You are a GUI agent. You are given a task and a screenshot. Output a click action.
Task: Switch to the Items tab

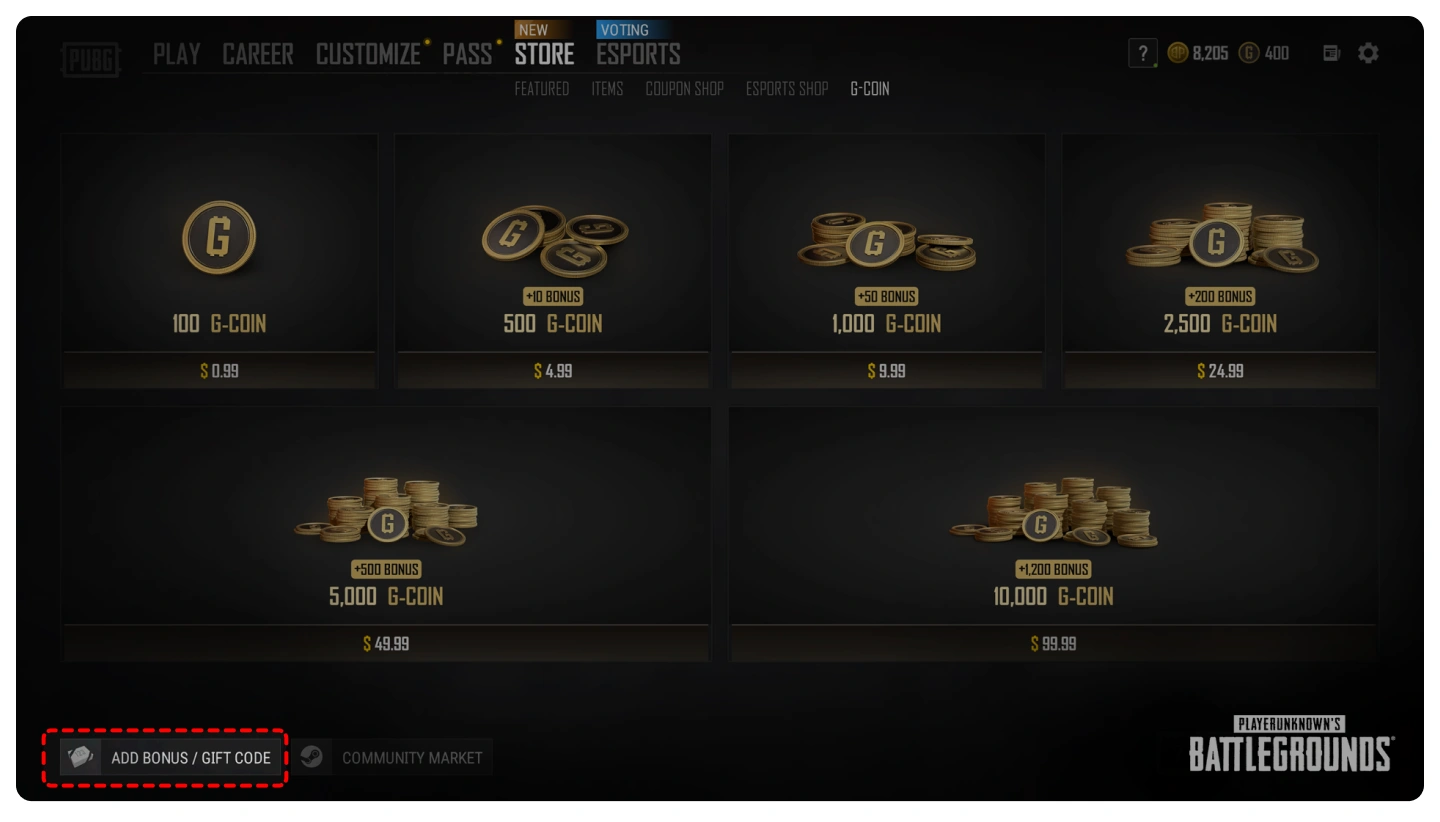coord(607,89)
